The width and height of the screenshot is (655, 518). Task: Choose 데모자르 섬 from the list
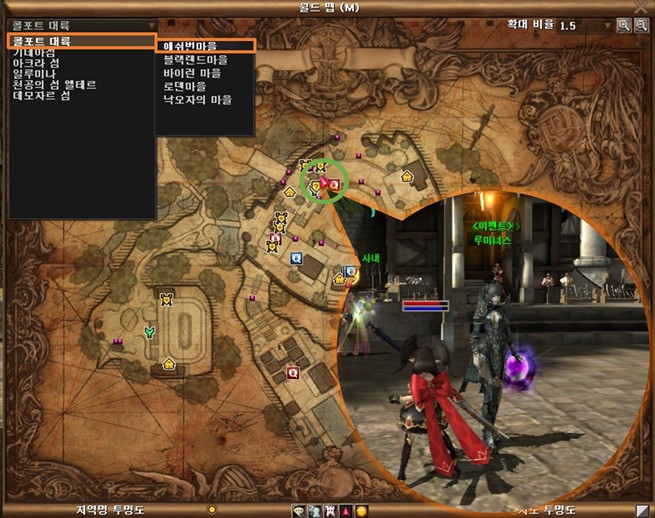(x=40, y=96)
